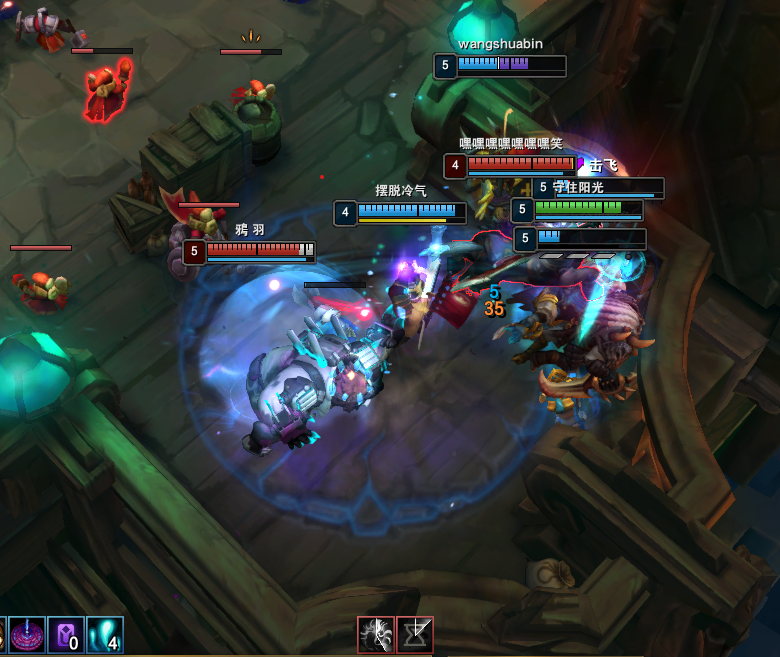
Task: Click the swirling claw debuff icon
Action: pos(376,635)
